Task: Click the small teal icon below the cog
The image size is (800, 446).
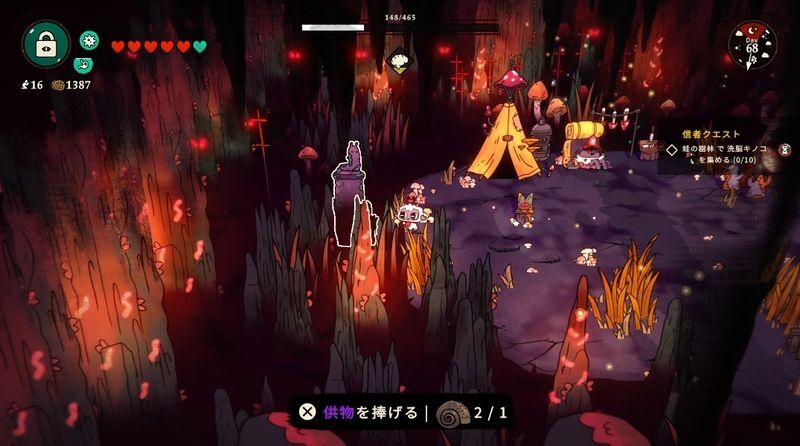Action: [83, 65]
